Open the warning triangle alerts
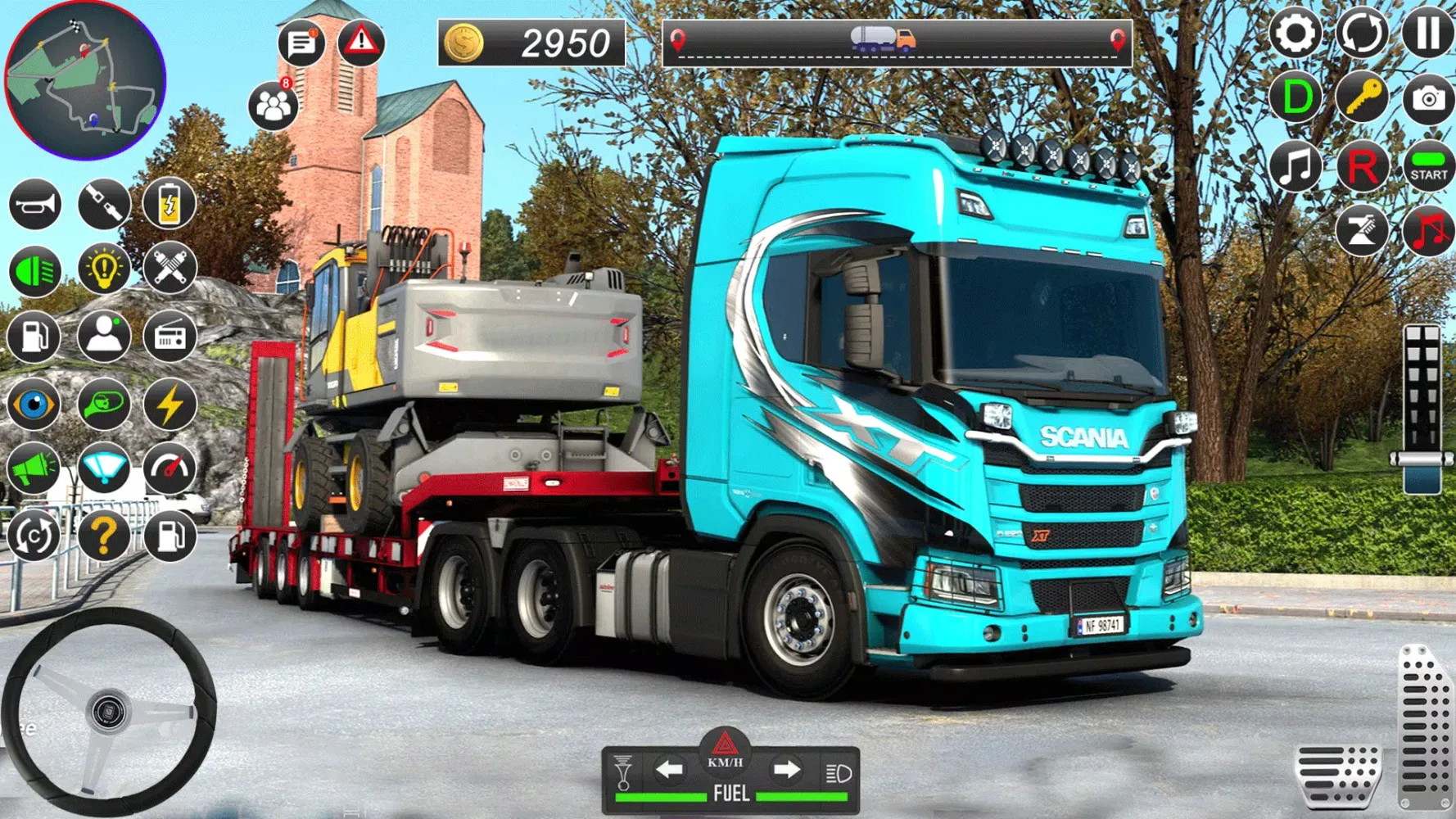The height and width of the screenshot is (819, 1456). click(x=360, y=43)
